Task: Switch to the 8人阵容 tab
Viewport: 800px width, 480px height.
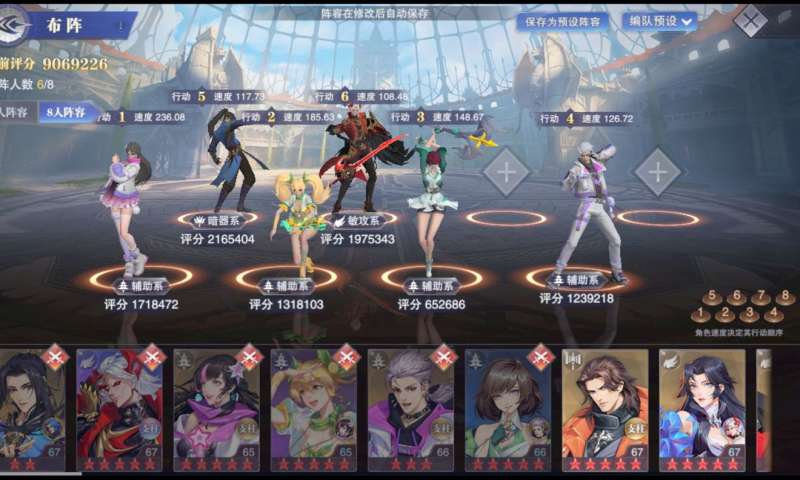Action: 67,113
